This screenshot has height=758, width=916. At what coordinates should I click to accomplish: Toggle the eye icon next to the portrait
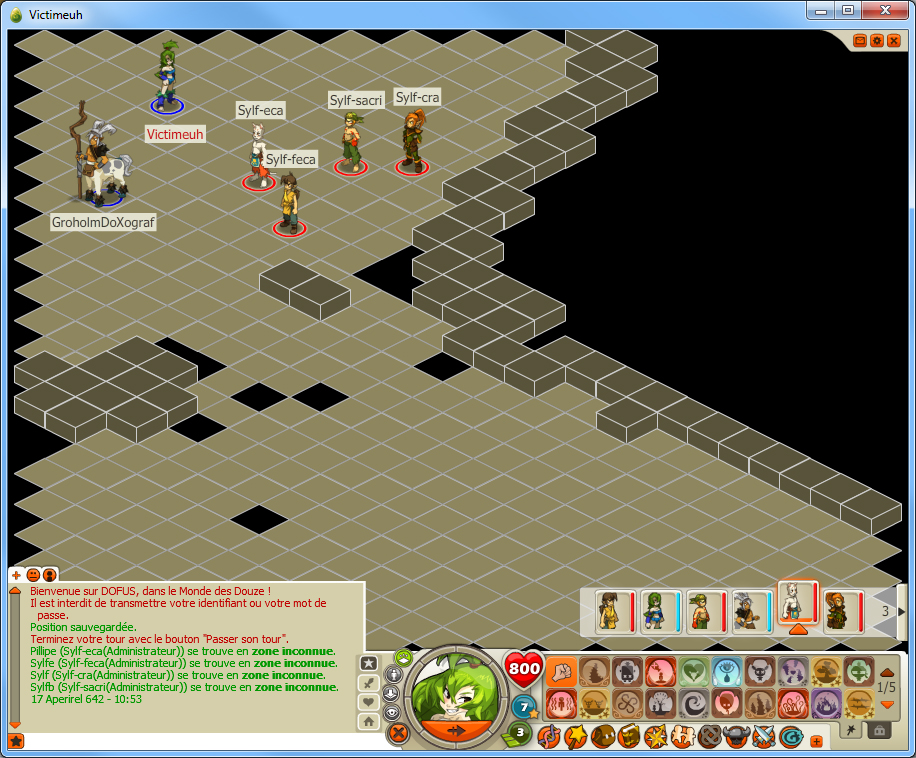pos(393,713)
